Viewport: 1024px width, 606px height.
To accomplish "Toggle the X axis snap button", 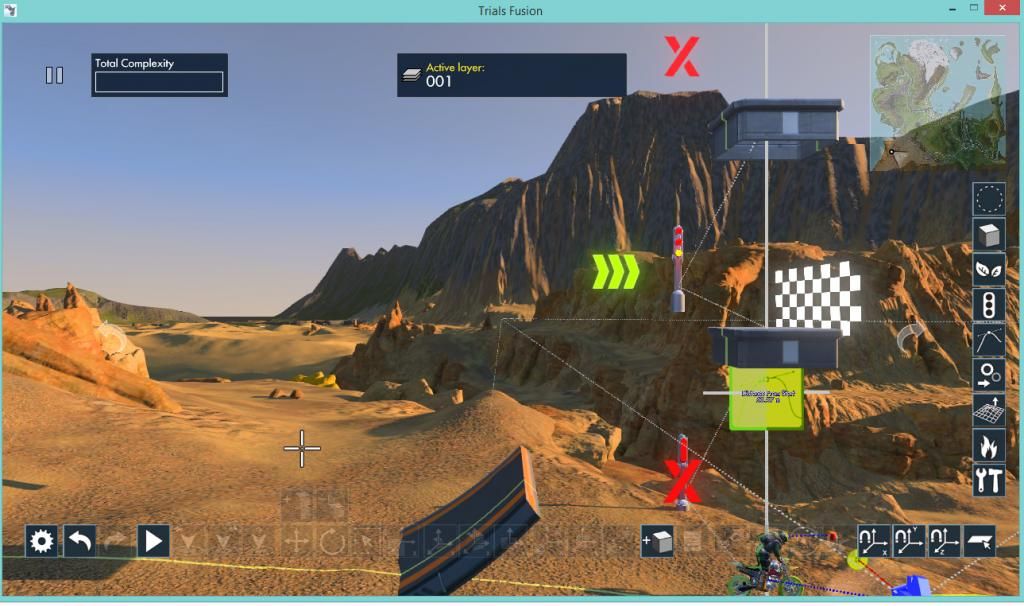I will tap(874, 541).
